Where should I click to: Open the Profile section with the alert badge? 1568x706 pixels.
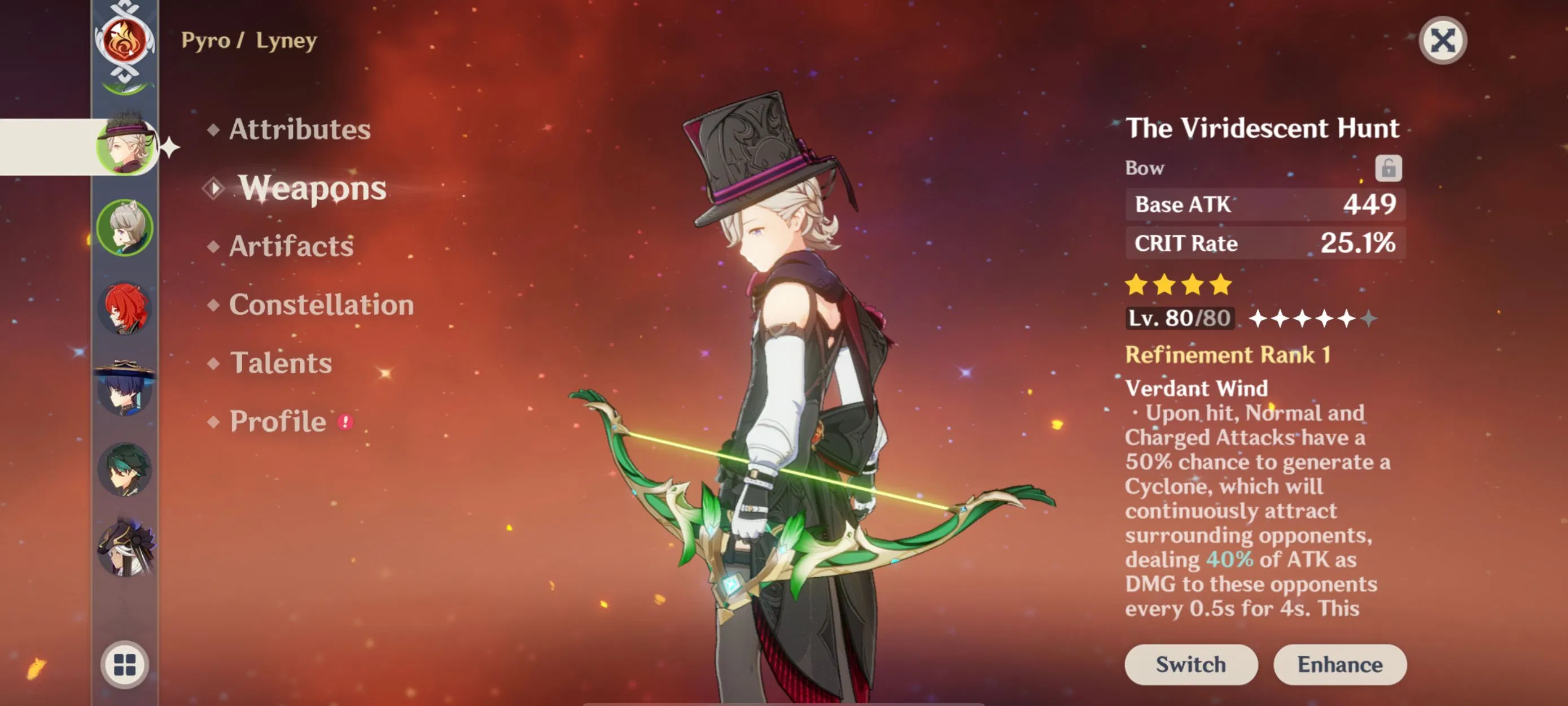pos(277,420)
